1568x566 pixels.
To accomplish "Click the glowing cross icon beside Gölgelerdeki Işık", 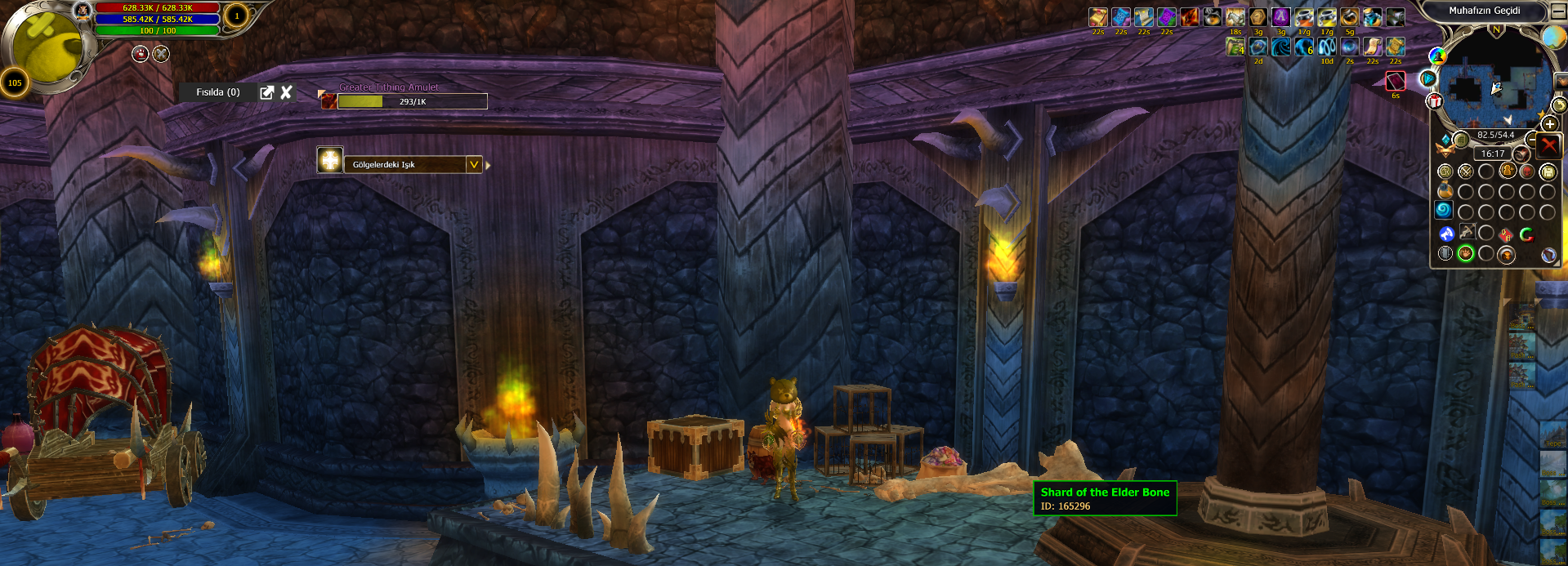I will click(x=330, y=160).
